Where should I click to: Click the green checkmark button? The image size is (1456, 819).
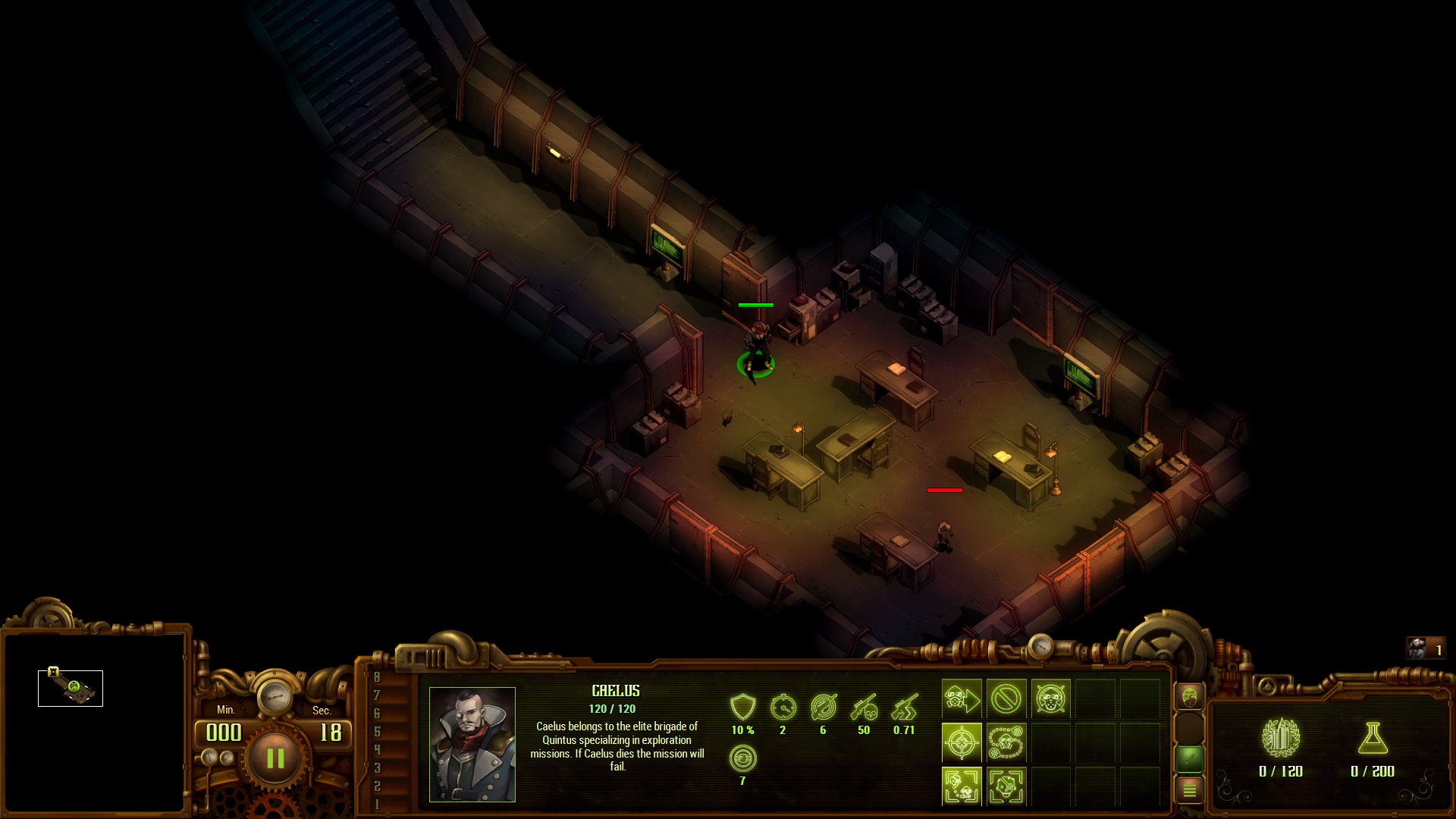tap(1189, 757)
